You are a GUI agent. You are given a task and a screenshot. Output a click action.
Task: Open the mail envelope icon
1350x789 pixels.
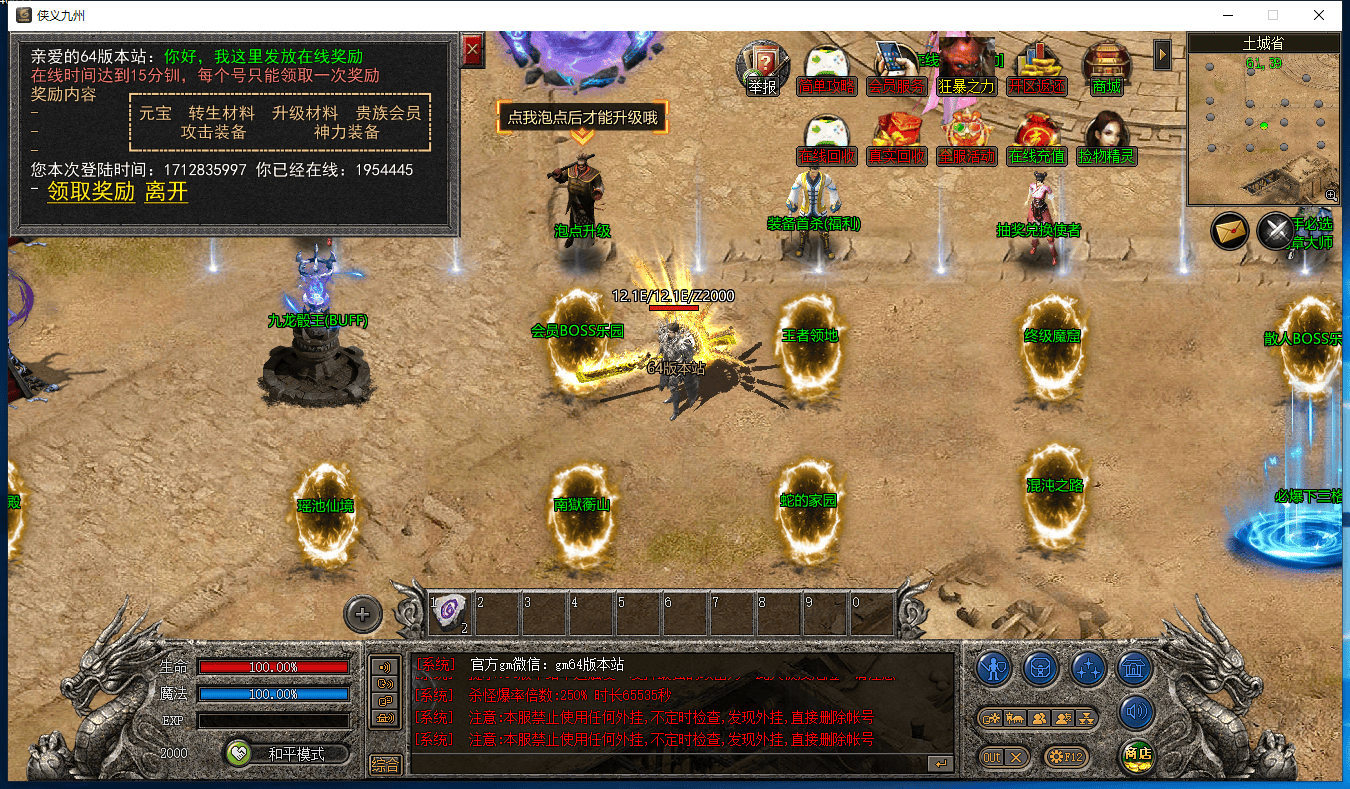click(x=1230, y=231)
